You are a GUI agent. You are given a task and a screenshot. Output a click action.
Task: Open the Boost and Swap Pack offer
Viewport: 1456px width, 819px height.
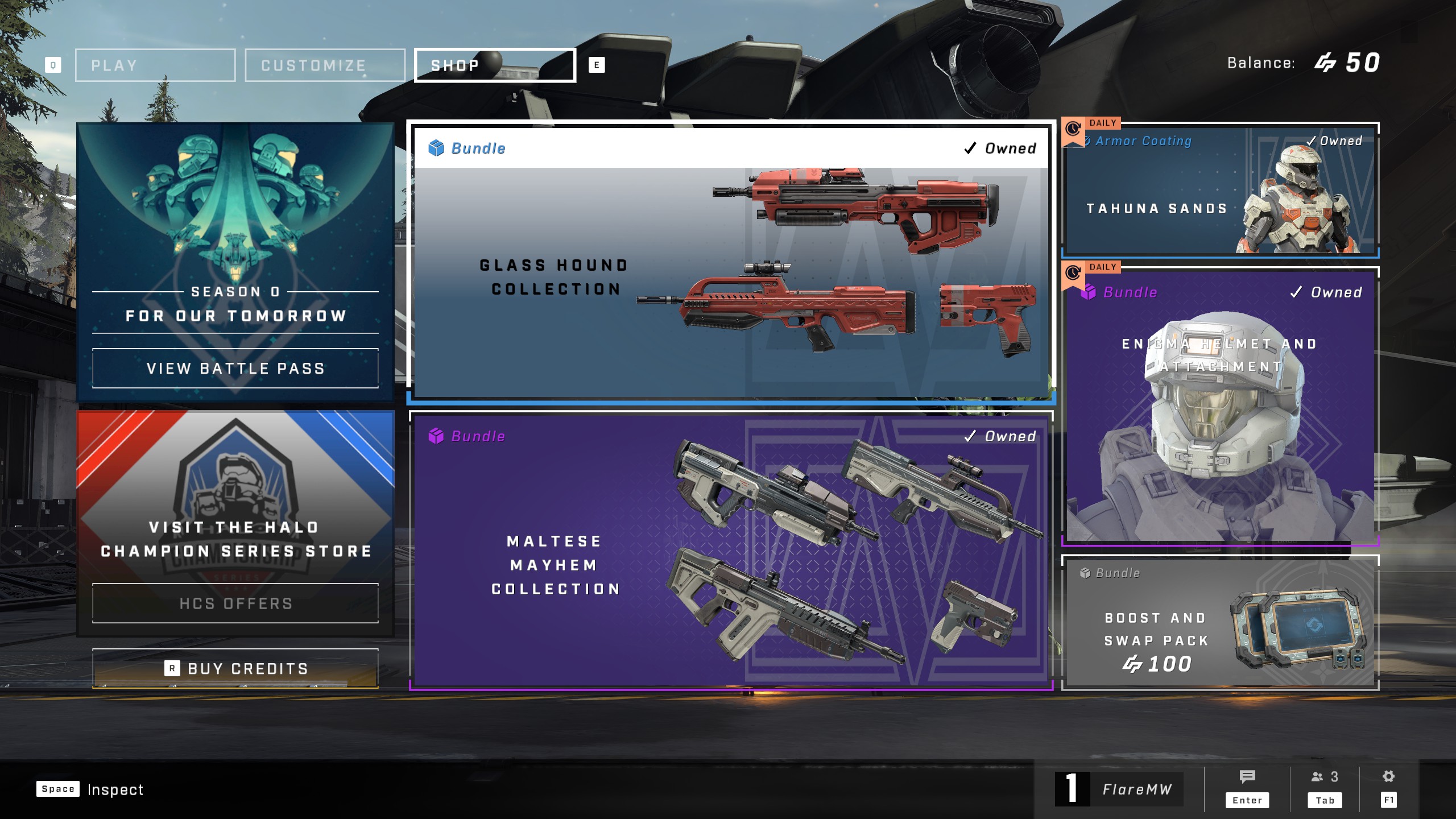point(1220,623)
